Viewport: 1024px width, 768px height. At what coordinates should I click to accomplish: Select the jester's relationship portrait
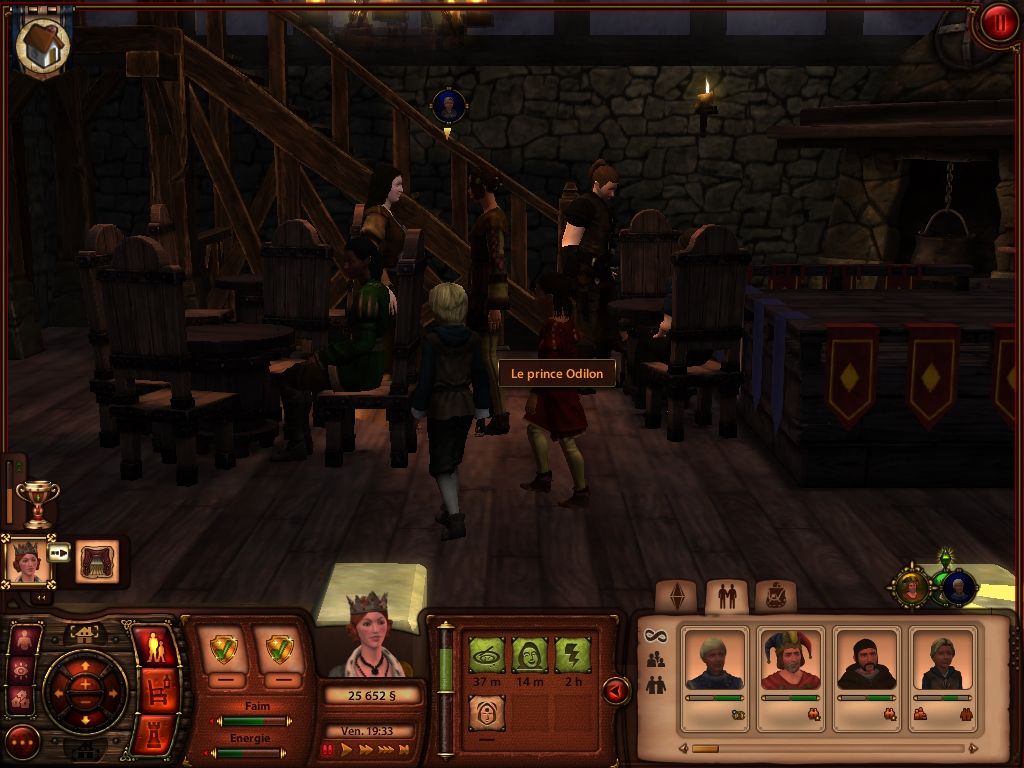click(790, 660)
